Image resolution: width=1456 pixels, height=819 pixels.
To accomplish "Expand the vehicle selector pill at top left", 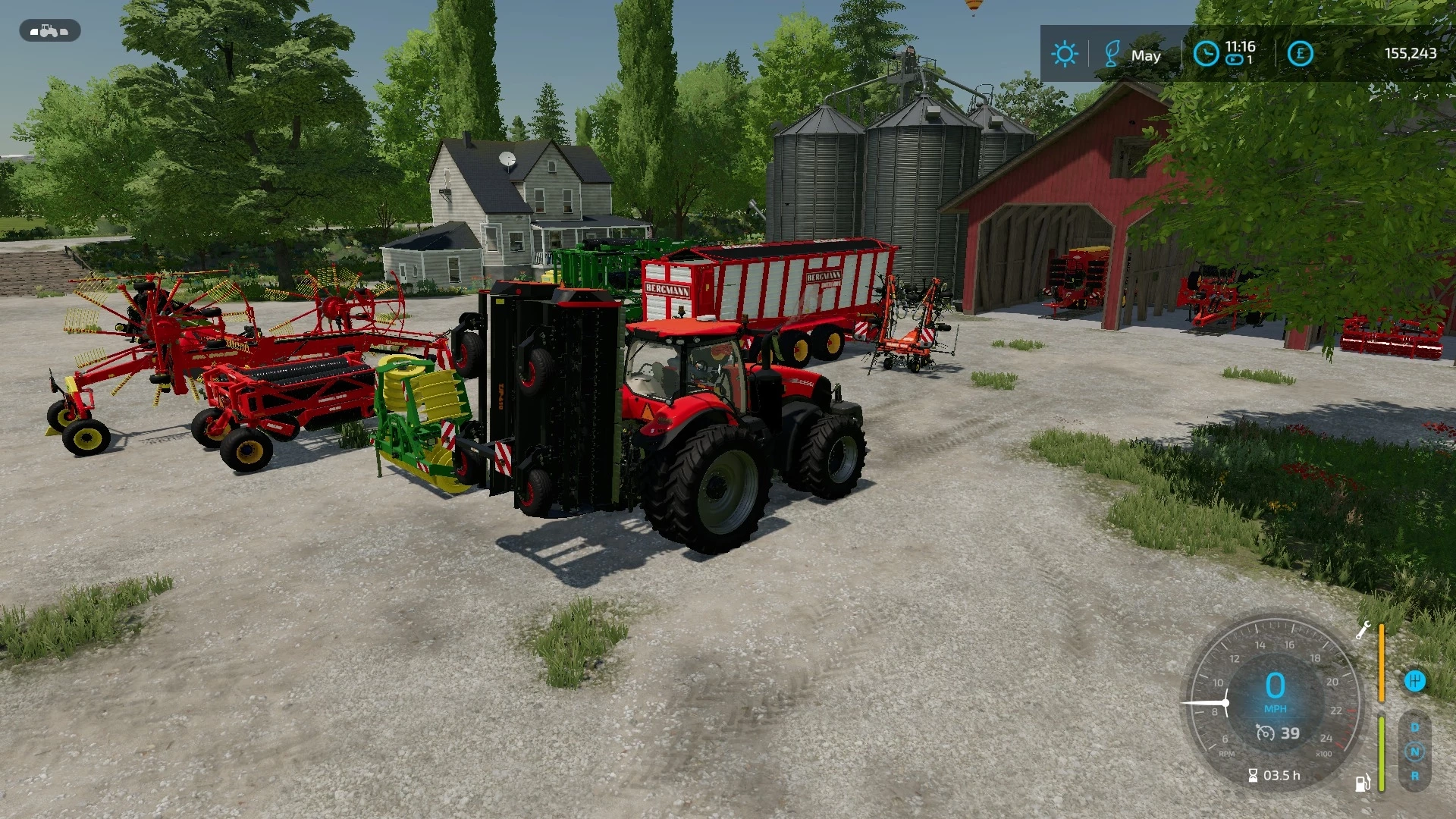I will point(48,30).
